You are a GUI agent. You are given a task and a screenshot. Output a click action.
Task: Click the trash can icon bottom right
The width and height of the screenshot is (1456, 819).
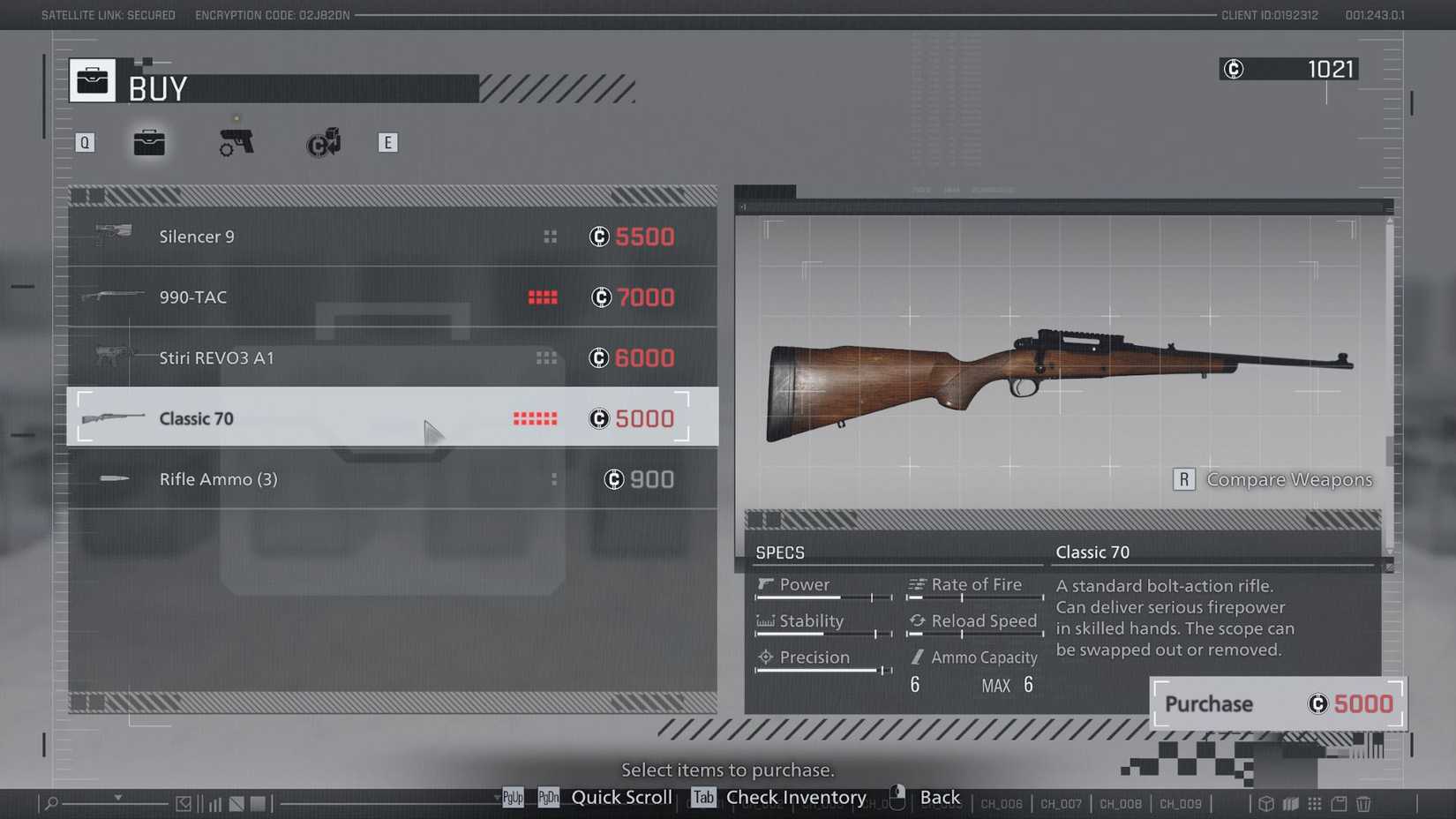[1362, 804]
